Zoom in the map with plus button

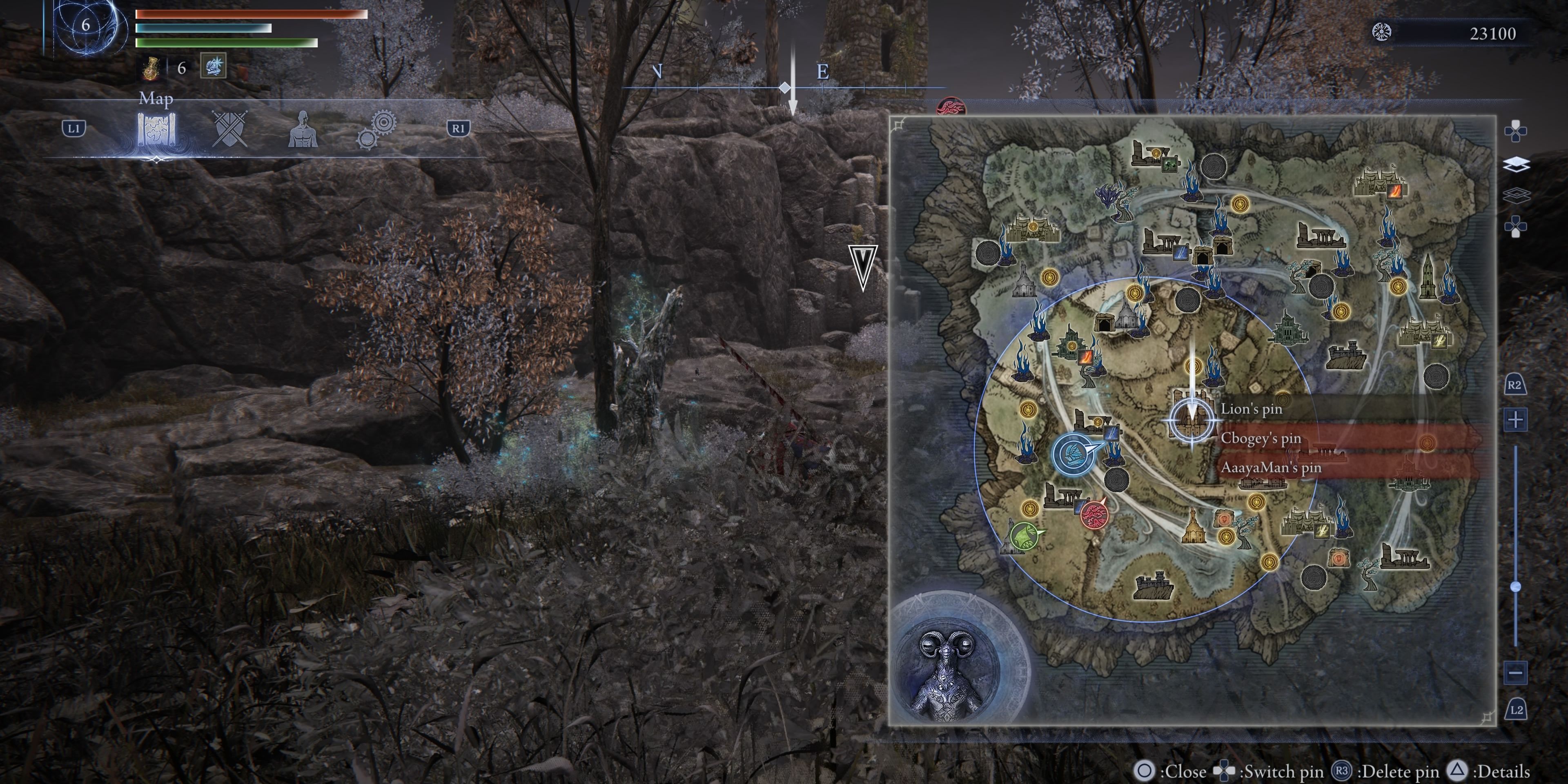(1515, 419)
